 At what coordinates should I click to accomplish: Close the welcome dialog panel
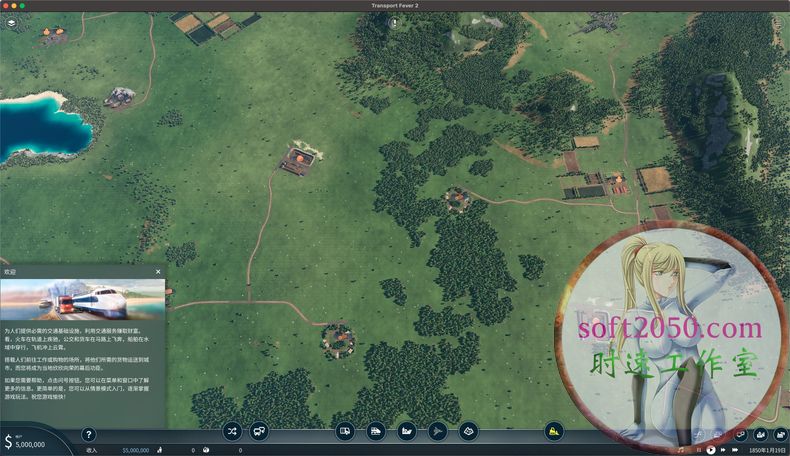tap(158, 271)
